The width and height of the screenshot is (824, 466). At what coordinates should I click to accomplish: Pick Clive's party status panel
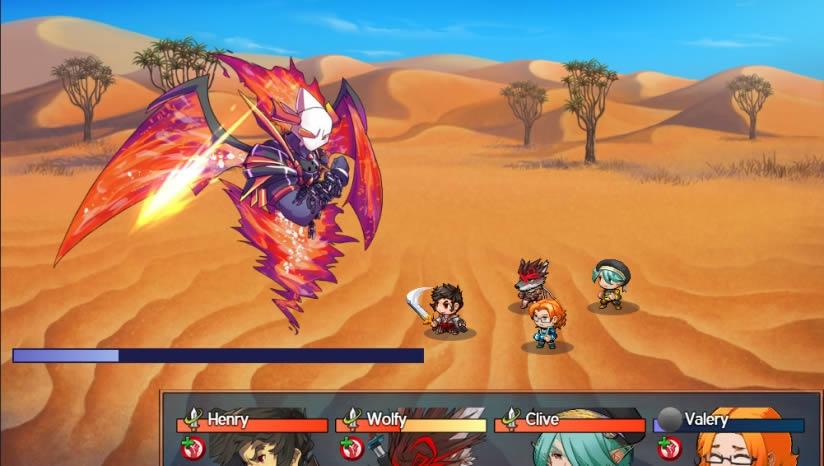[570, 432]
